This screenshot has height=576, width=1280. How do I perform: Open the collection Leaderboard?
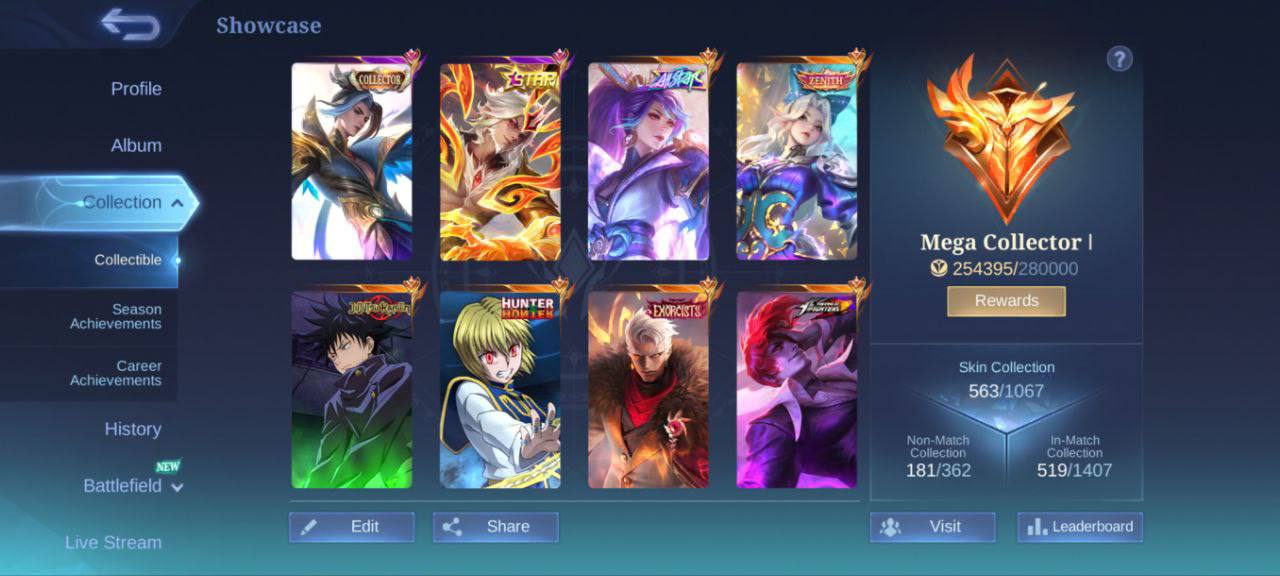1080,527
